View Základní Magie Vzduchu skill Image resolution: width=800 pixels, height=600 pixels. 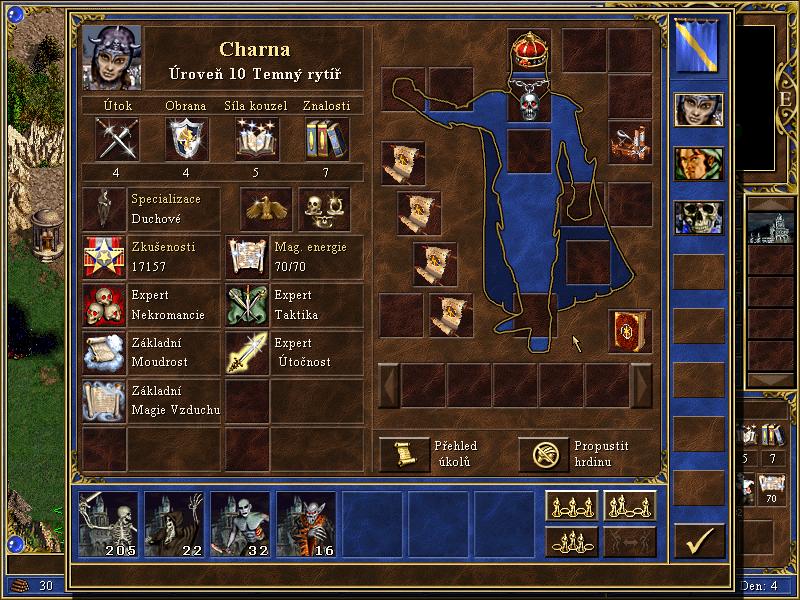click(105, 399)
